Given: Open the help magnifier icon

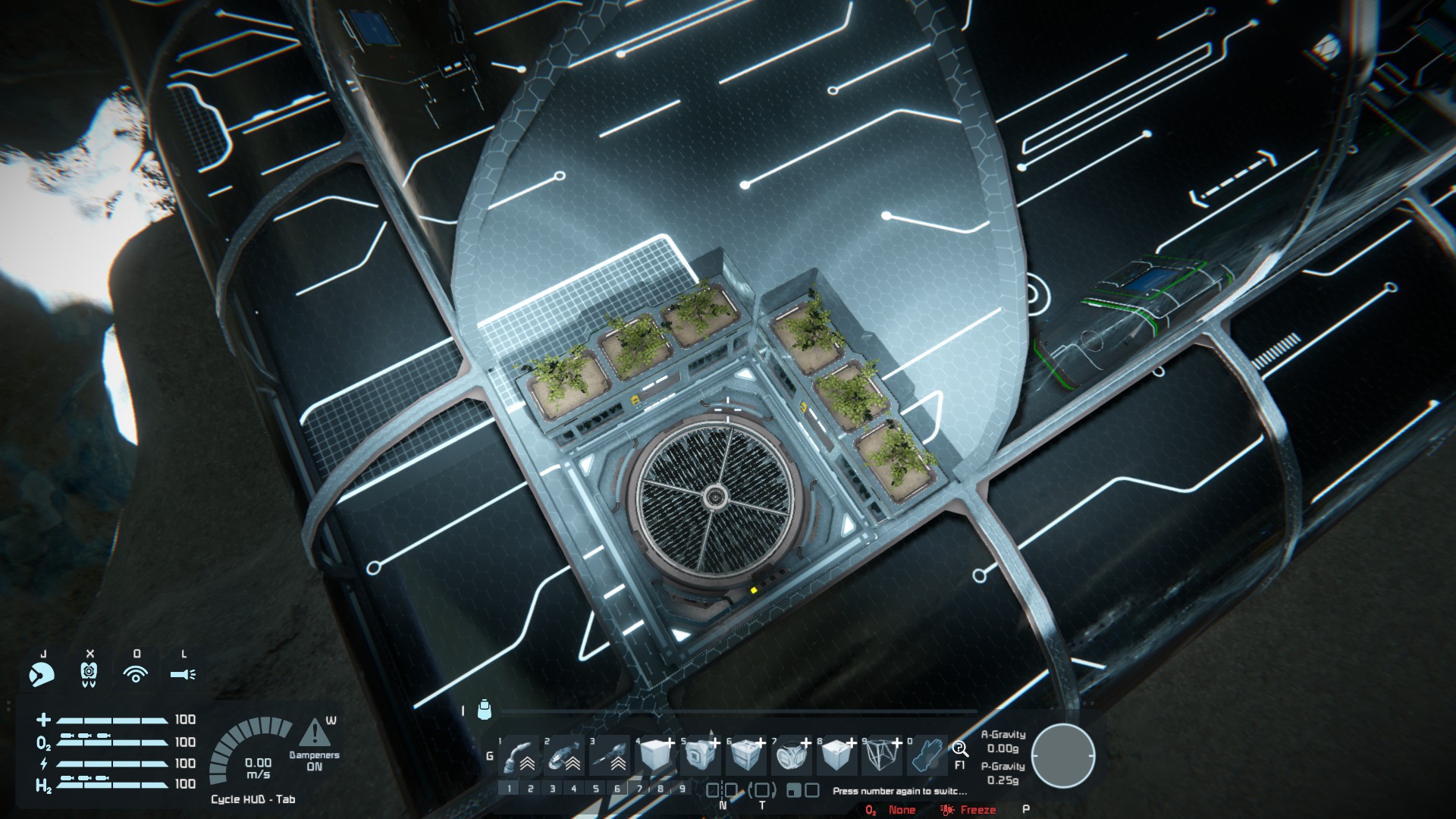Looking at the screenshot, I should tap(960, 749).
